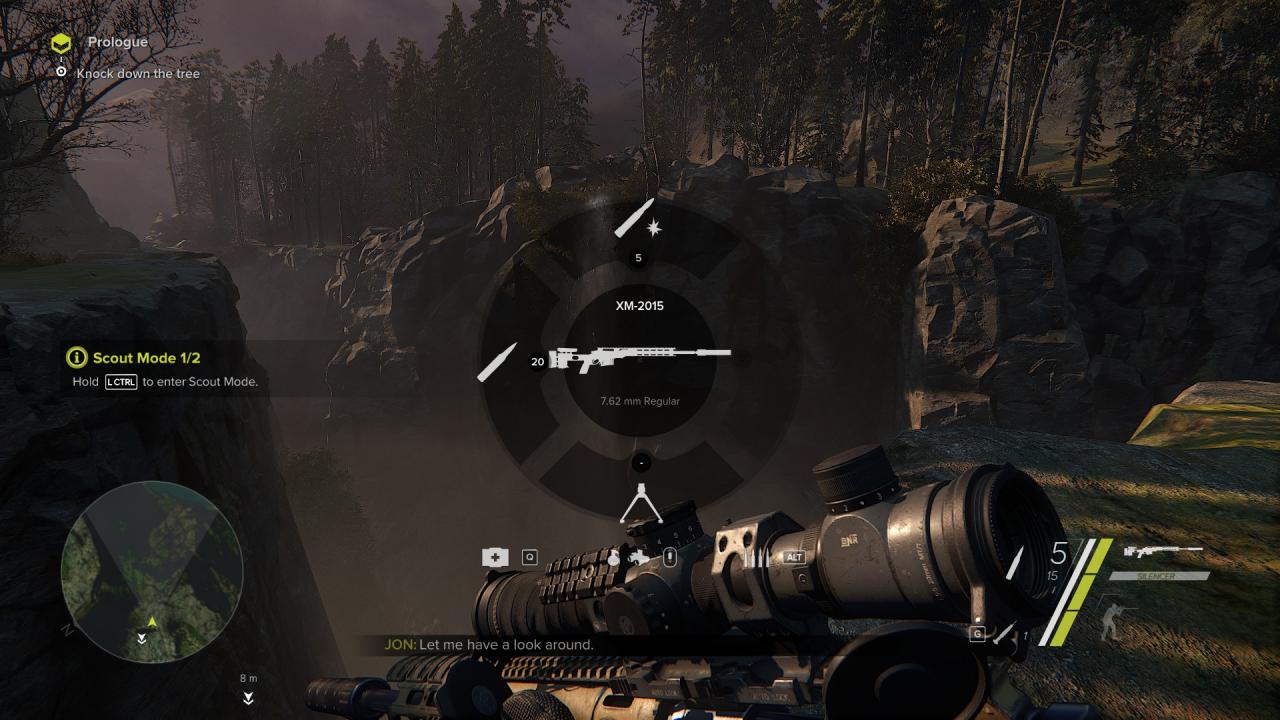Select the bipod option on the wheel

(640, 503)
